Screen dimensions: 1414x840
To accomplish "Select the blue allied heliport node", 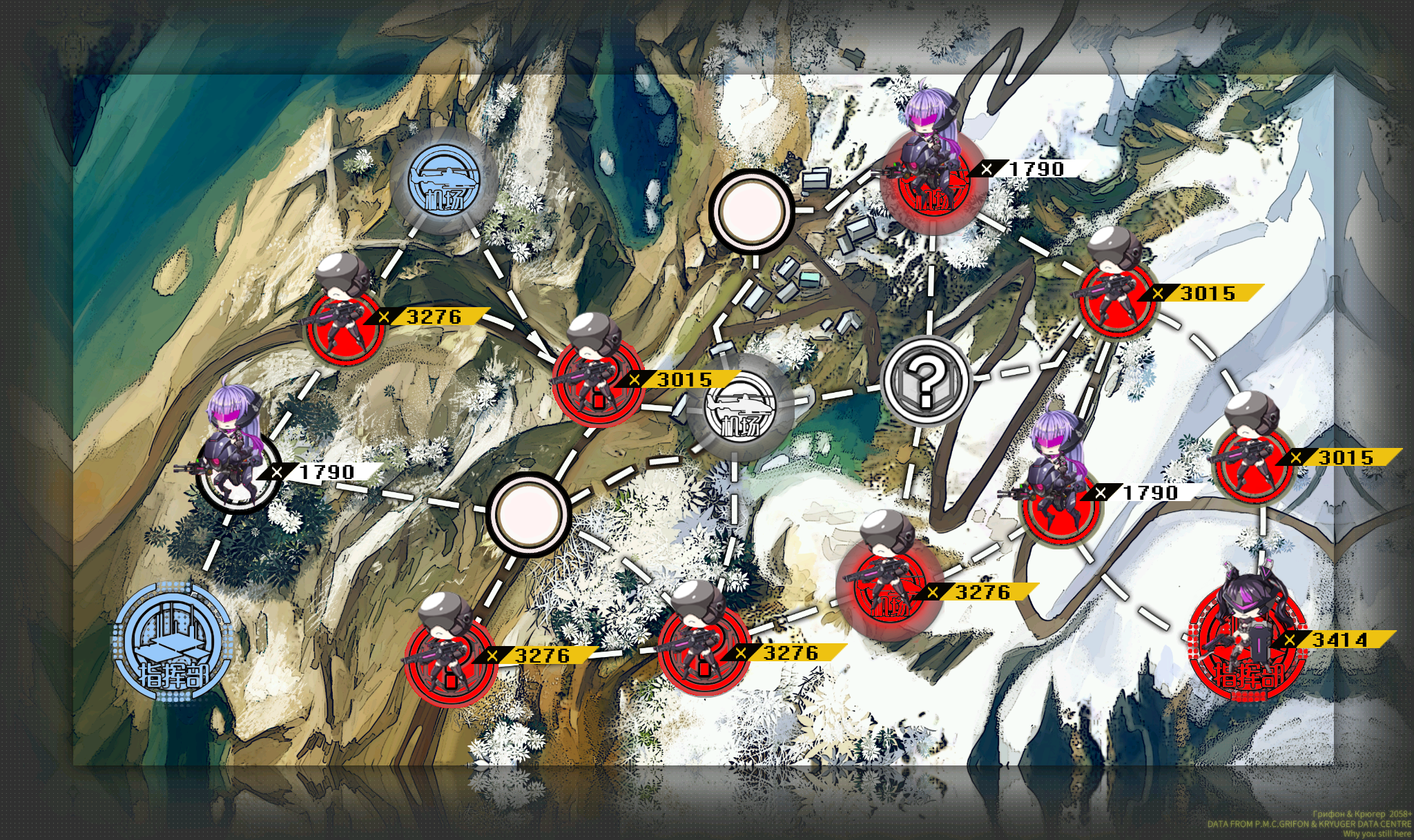I will [x=445, y=181].
